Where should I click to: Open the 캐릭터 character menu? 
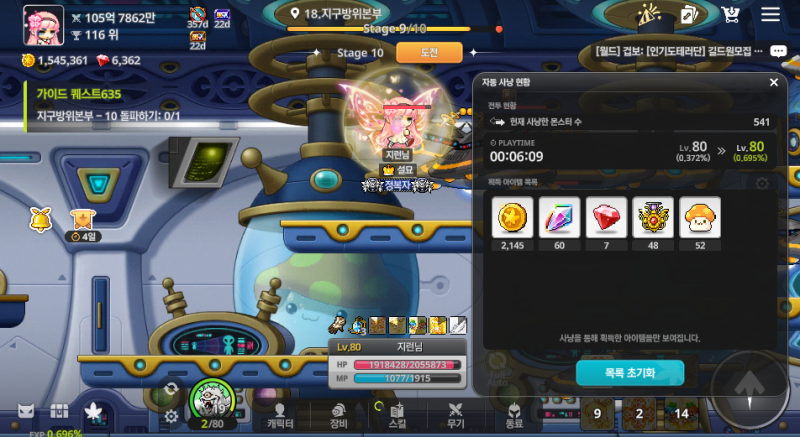click(280, 414)
